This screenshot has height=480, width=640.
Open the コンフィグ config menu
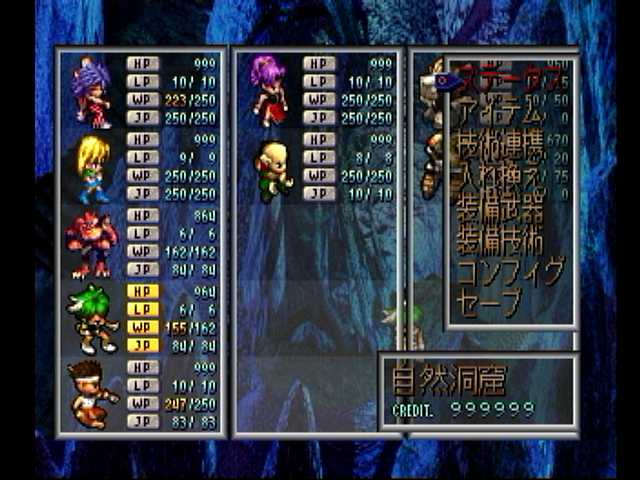tap(509, 272)
